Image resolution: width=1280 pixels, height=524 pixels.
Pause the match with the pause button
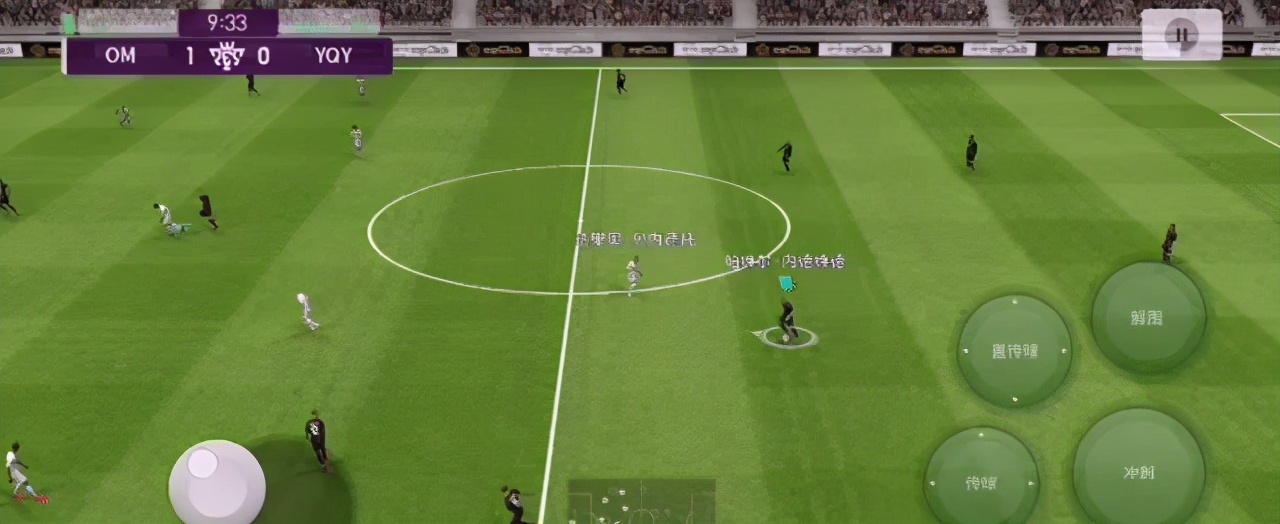1182,35
